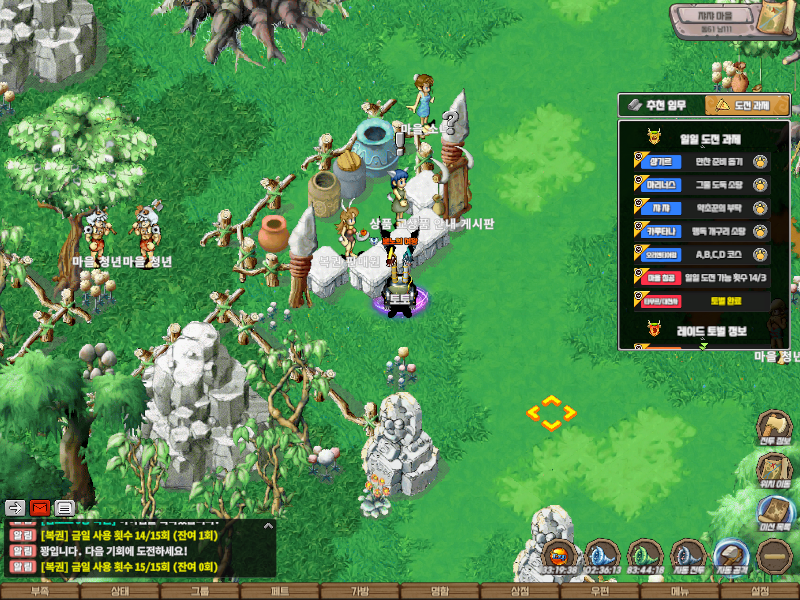Open the 상점 (shop) menu
Image resolution: width=800 pixels, height=600 pixels.
click(x=520, y=592)
